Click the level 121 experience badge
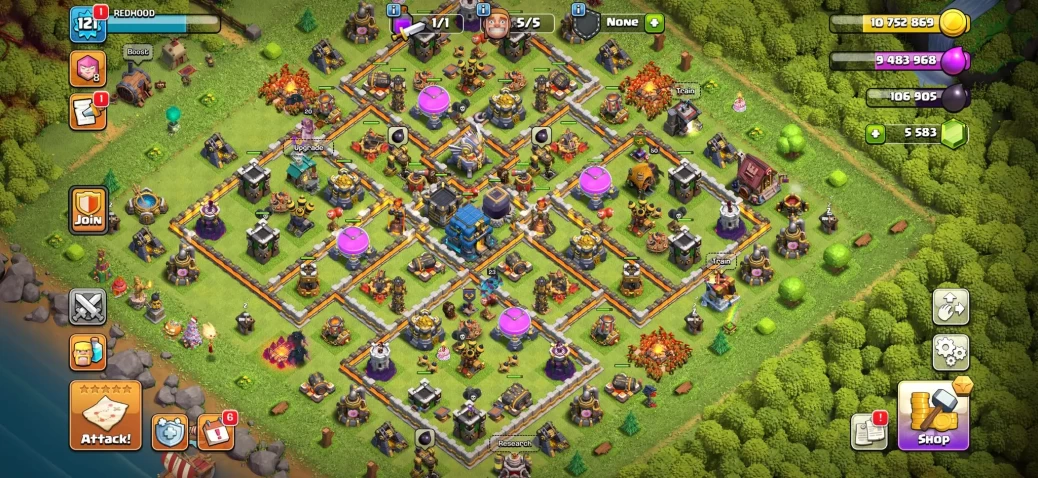The height and width of the screenshot is (478, 1038). point(87,25)
